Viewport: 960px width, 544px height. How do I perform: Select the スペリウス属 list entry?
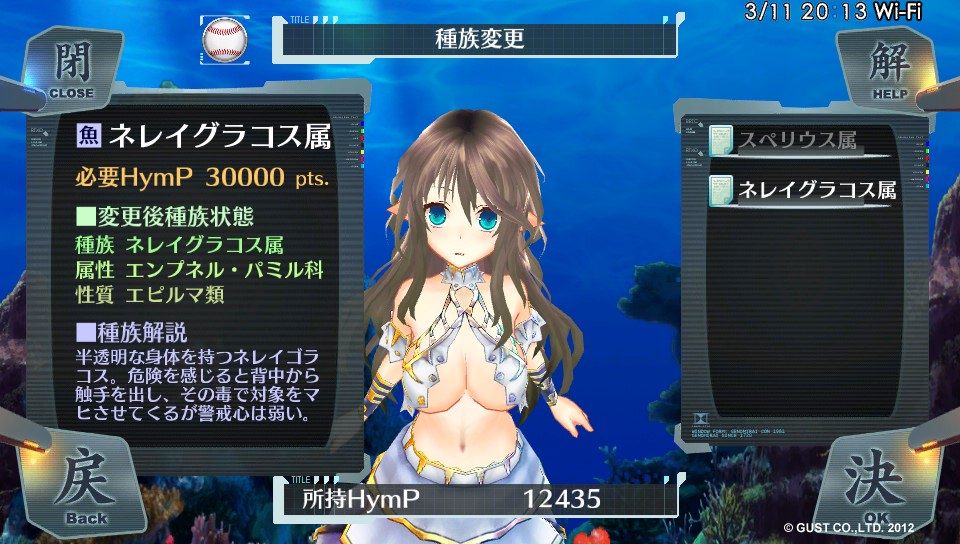tap(797, 142)
